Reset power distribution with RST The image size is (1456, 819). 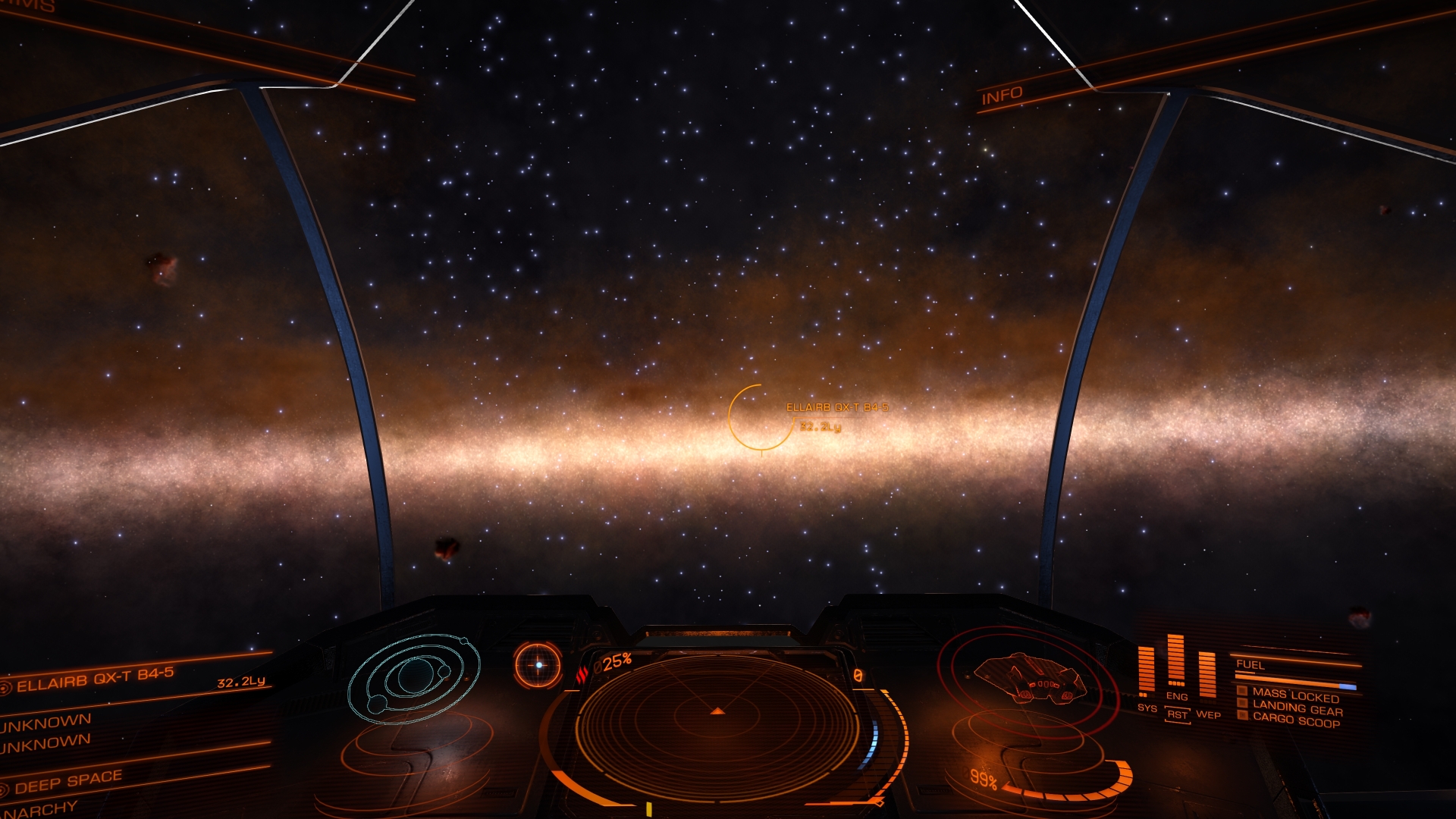point(1177,714)
